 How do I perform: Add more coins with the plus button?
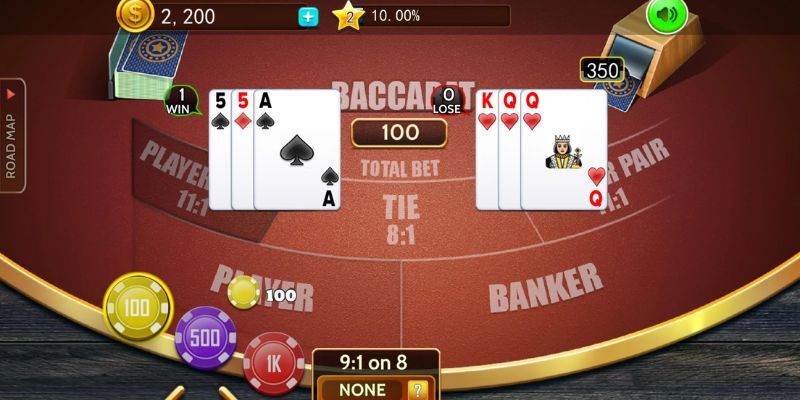[308, 16]
